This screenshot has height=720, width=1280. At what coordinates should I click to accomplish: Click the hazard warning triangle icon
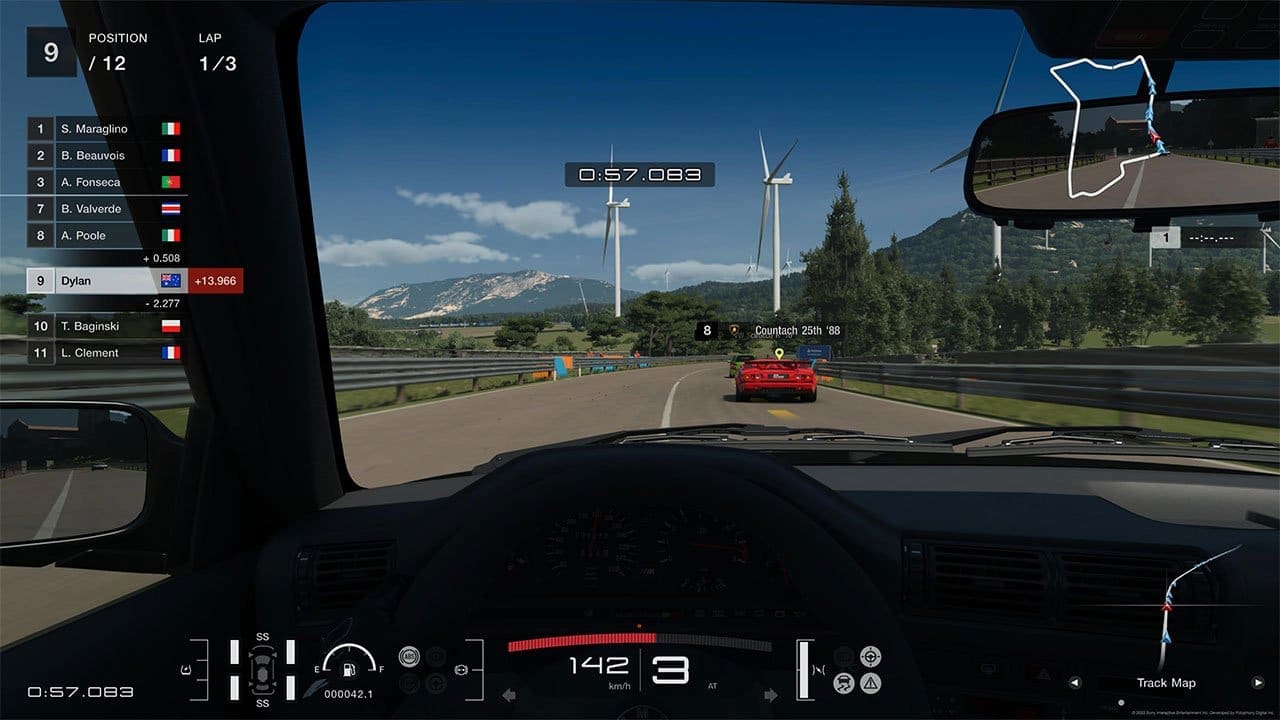pyautogui.click(x=870, y=683)
